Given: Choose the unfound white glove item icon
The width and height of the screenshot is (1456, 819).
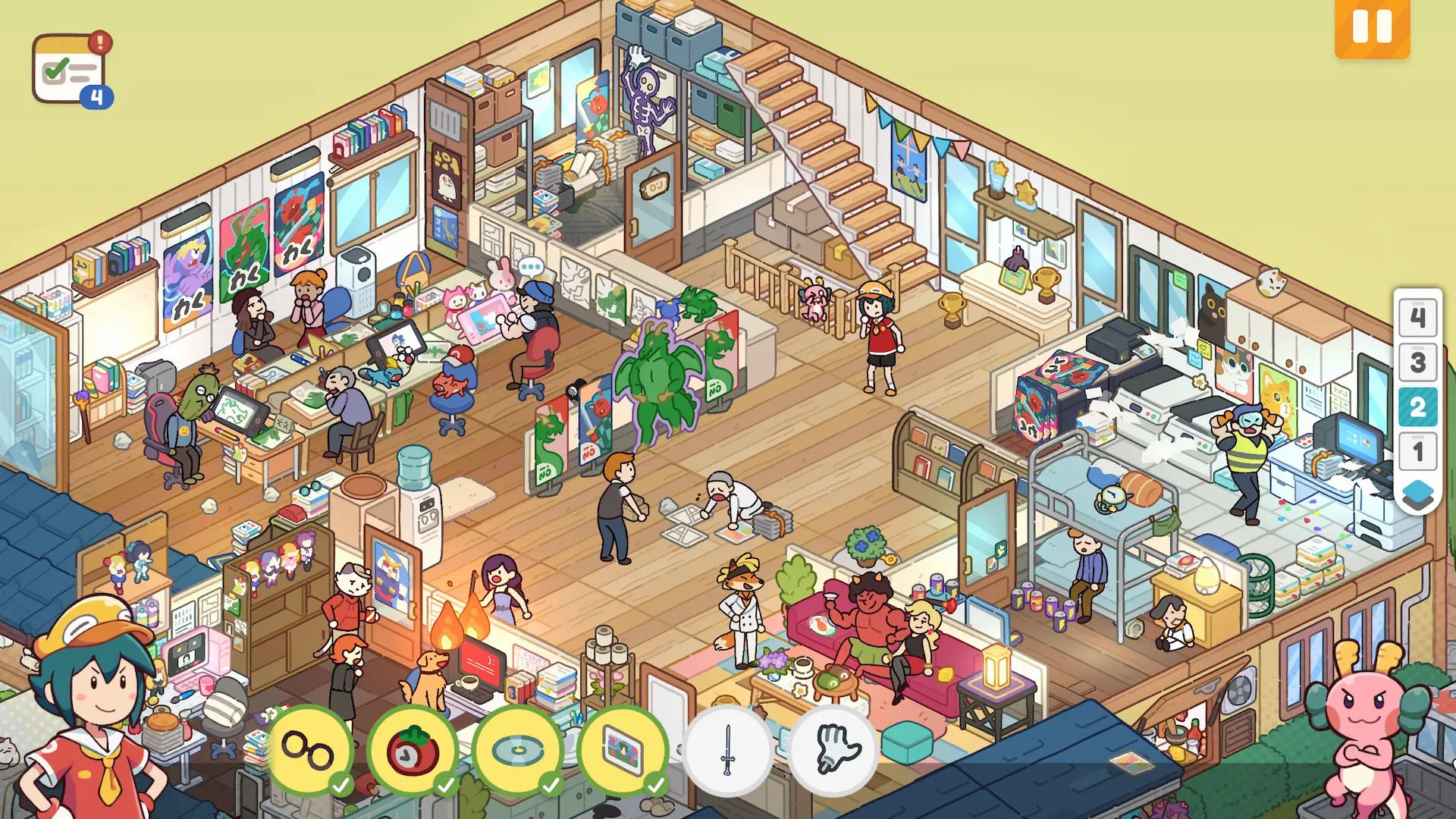Looking at the screenshot, I should coord(833,749).
